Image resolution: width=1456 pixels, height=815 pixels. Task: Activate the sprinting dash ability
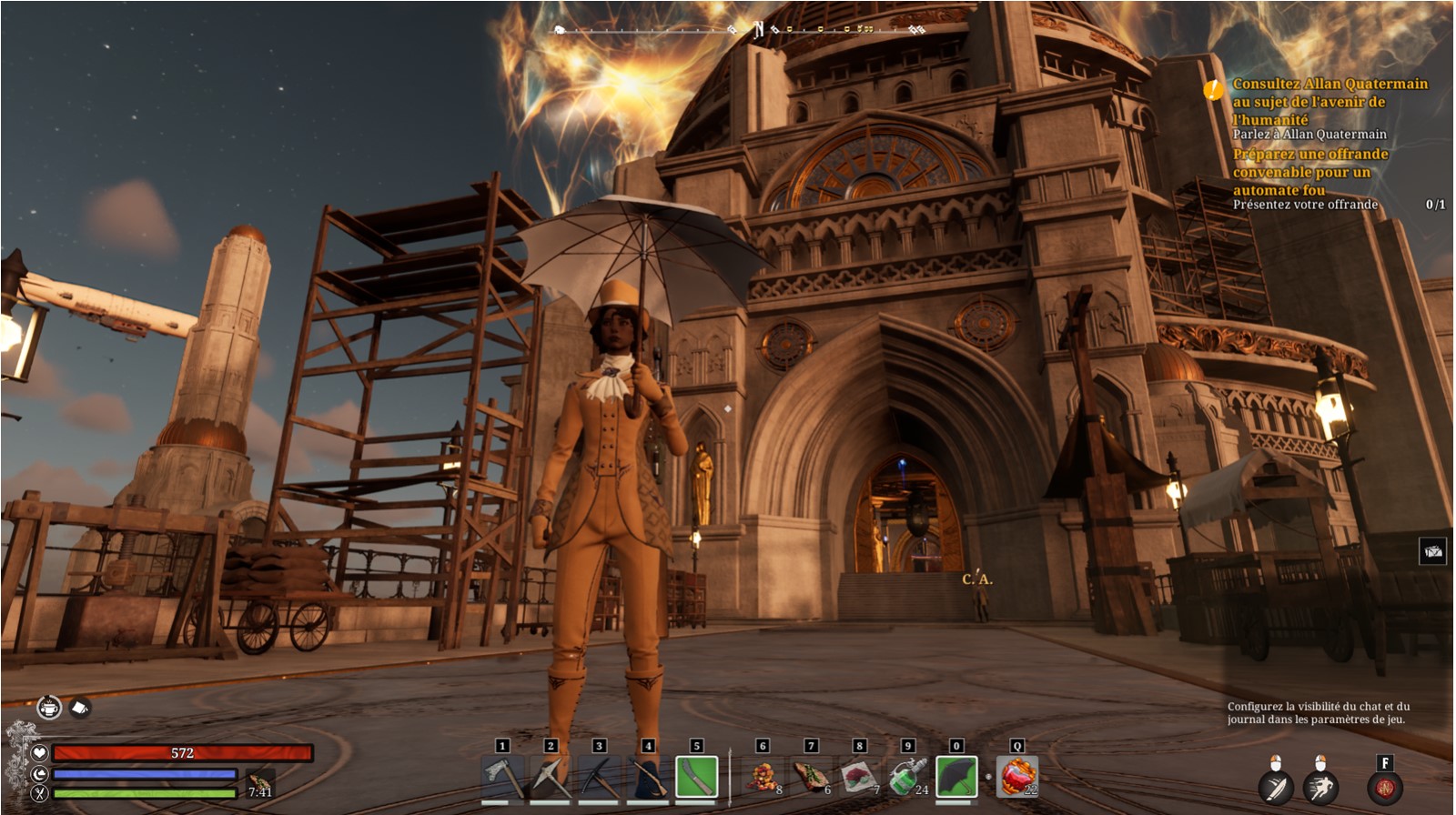(x=1320, y=786)
